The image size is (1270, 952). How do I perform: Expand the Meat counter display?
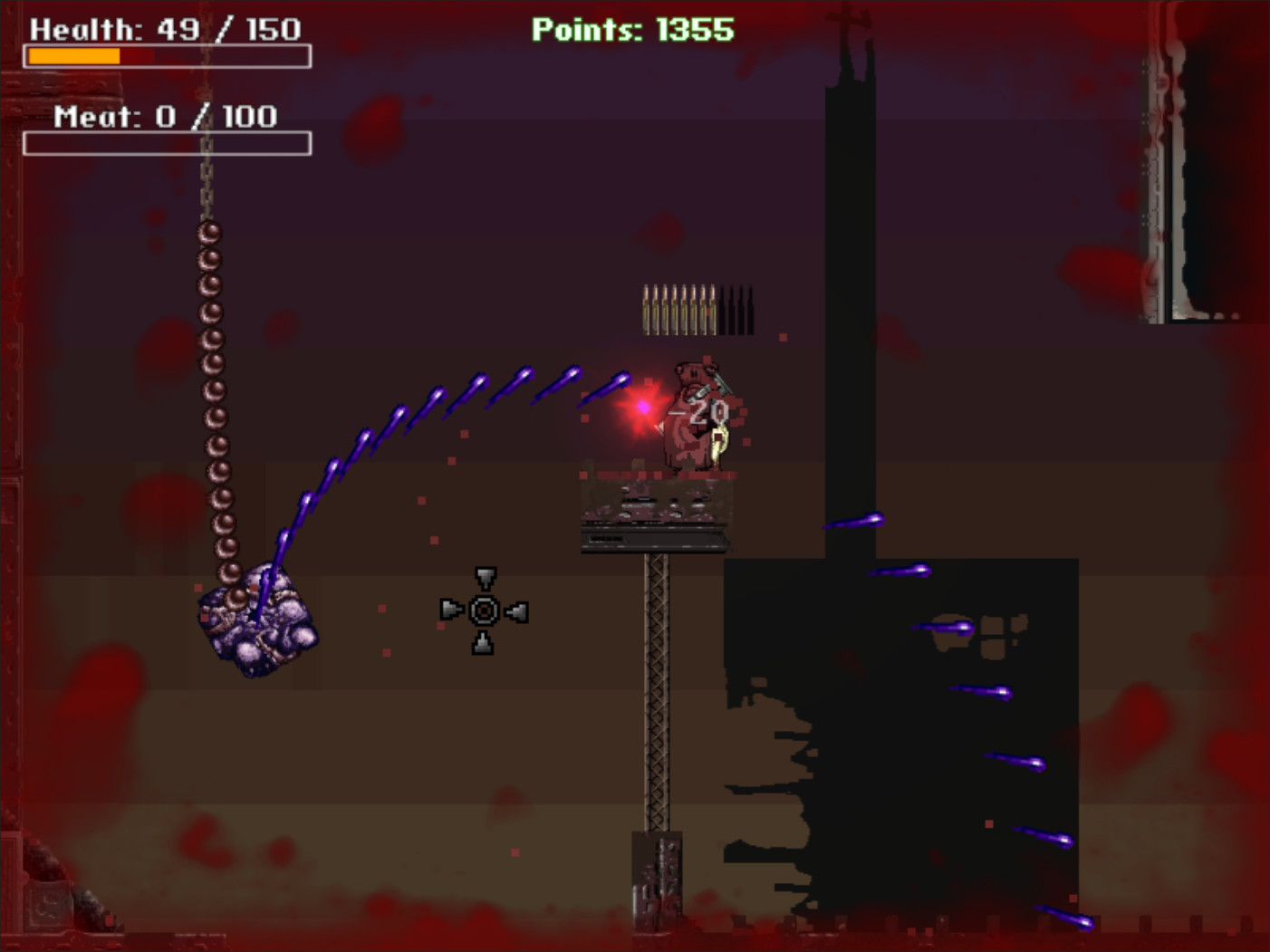[x=165, y=115]
